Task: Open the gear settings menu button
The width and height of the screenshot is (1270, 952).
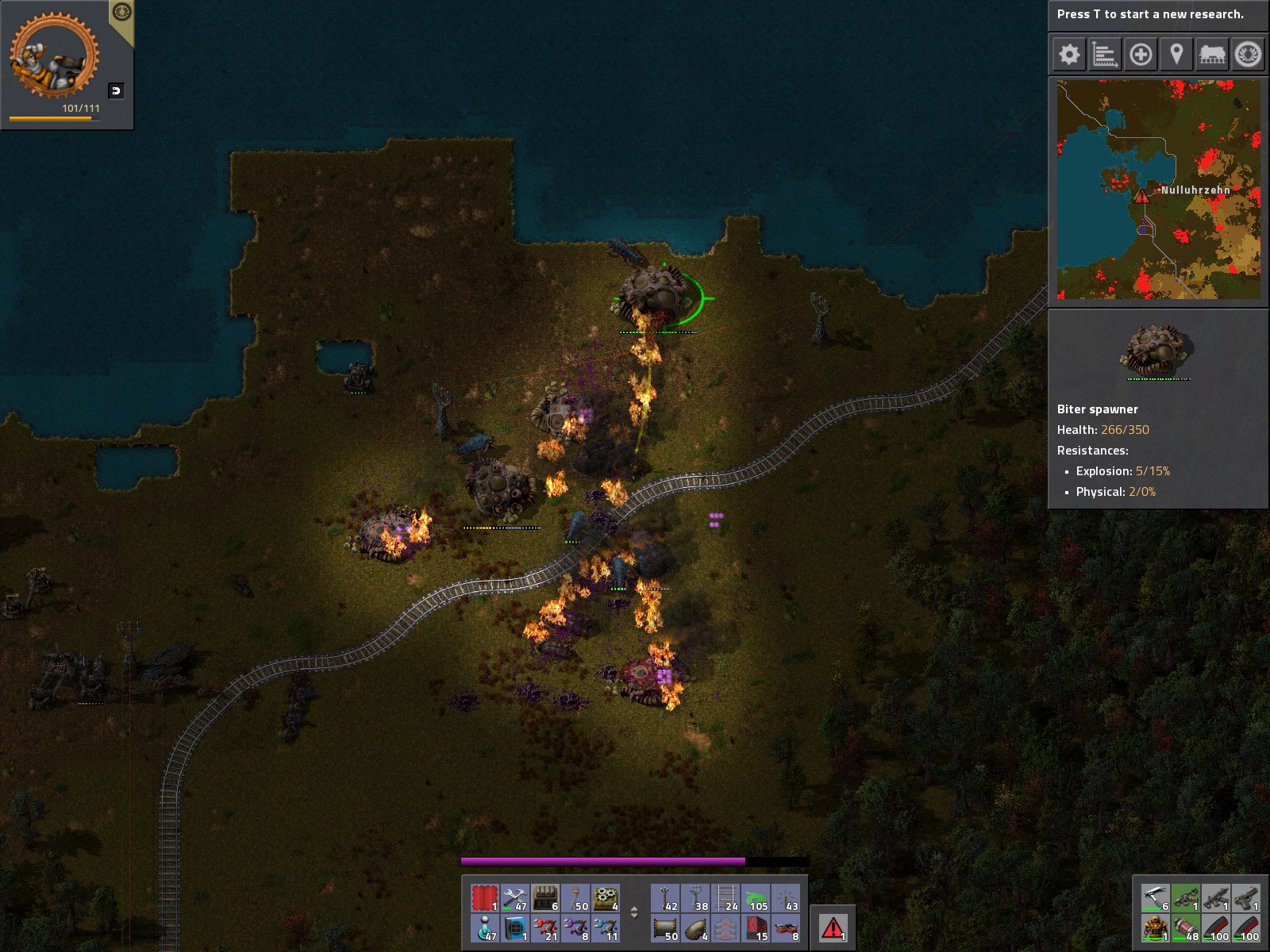Action: [1069, 55]
